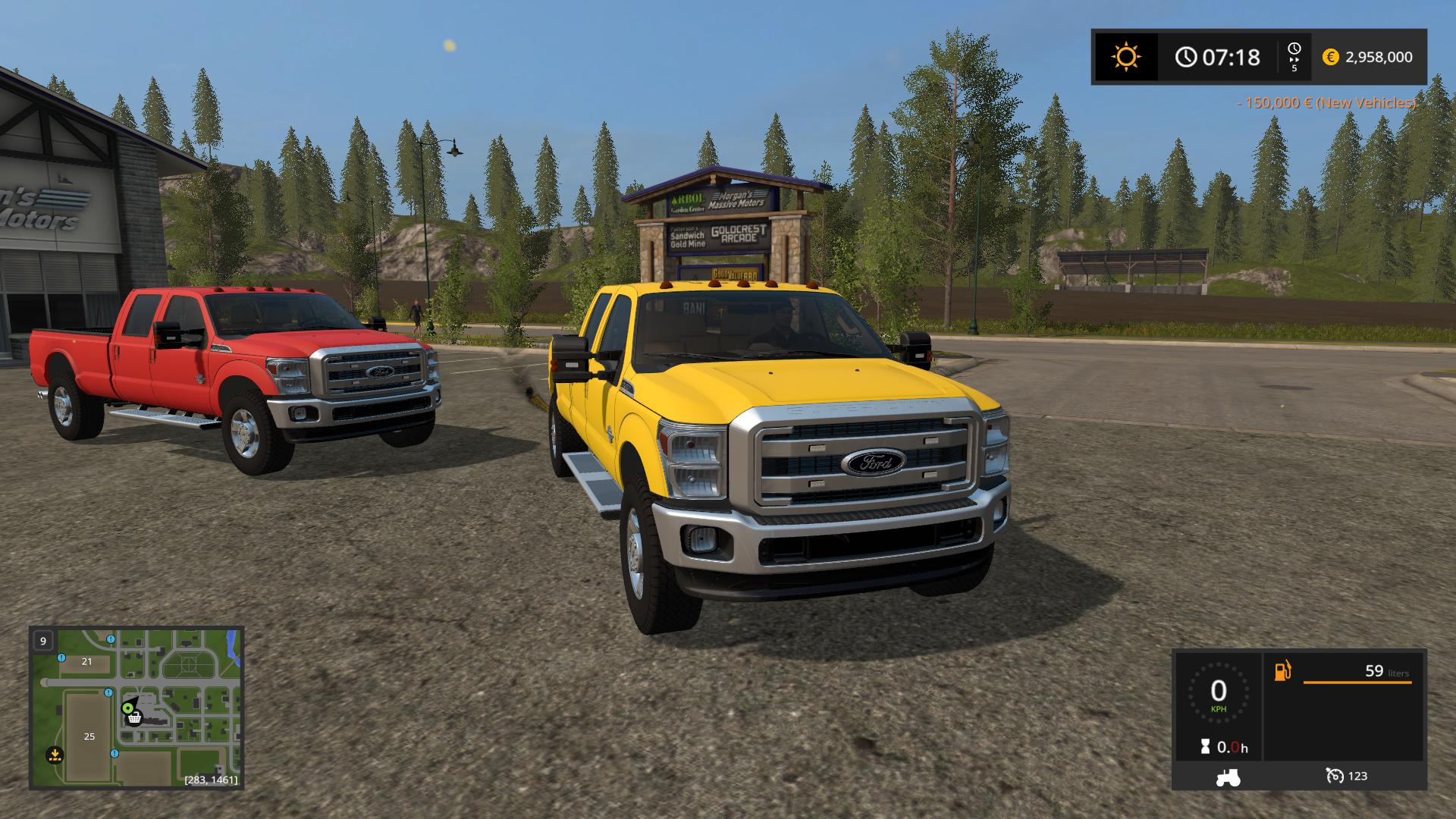Viewport: 1456px width, 819px height.
Task: Select the yellow unloading marker on minimap
Action: pos(54,755)
